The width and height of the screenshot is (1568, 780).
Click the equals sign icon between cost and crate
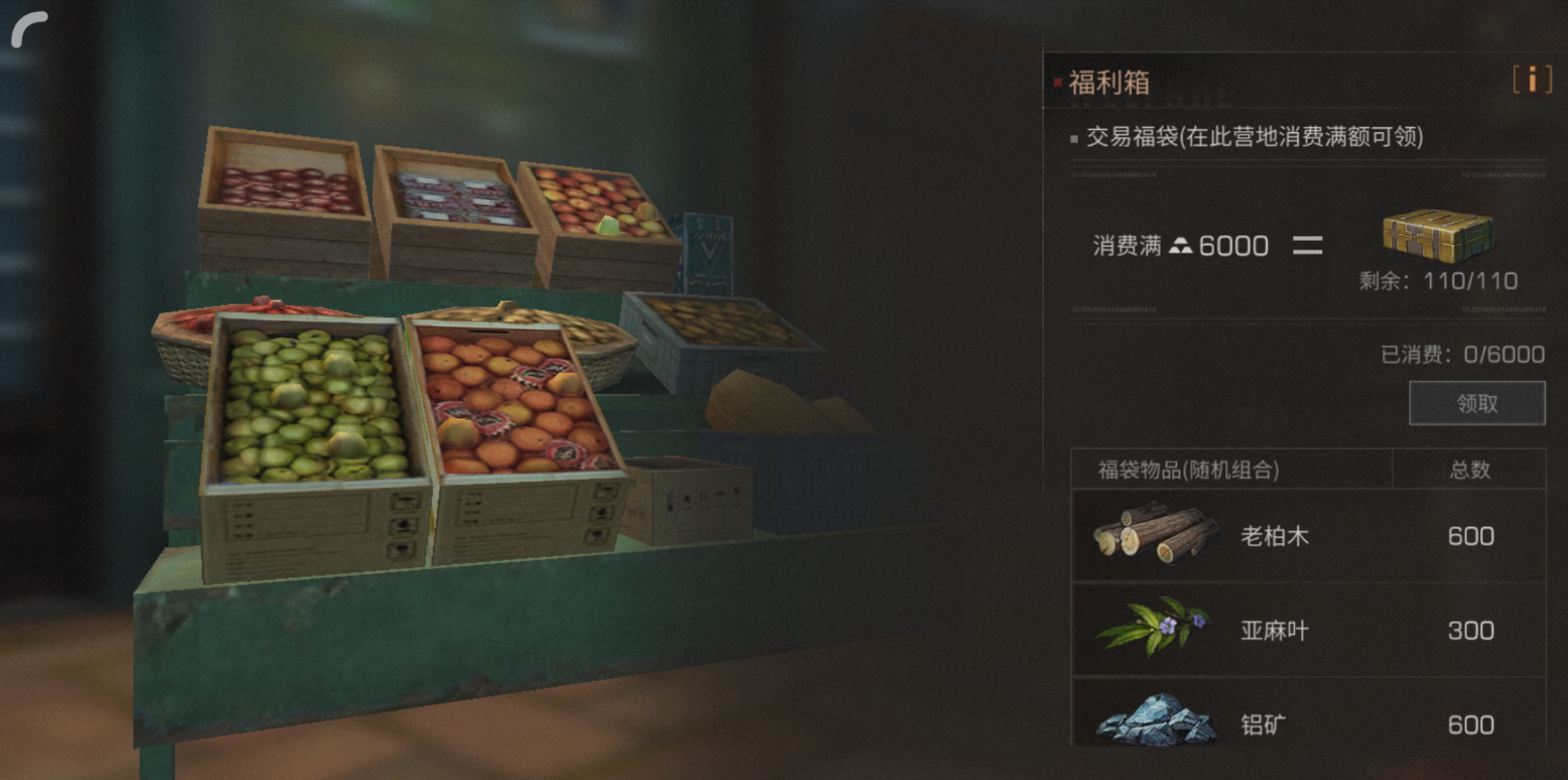pos(1309,246)
